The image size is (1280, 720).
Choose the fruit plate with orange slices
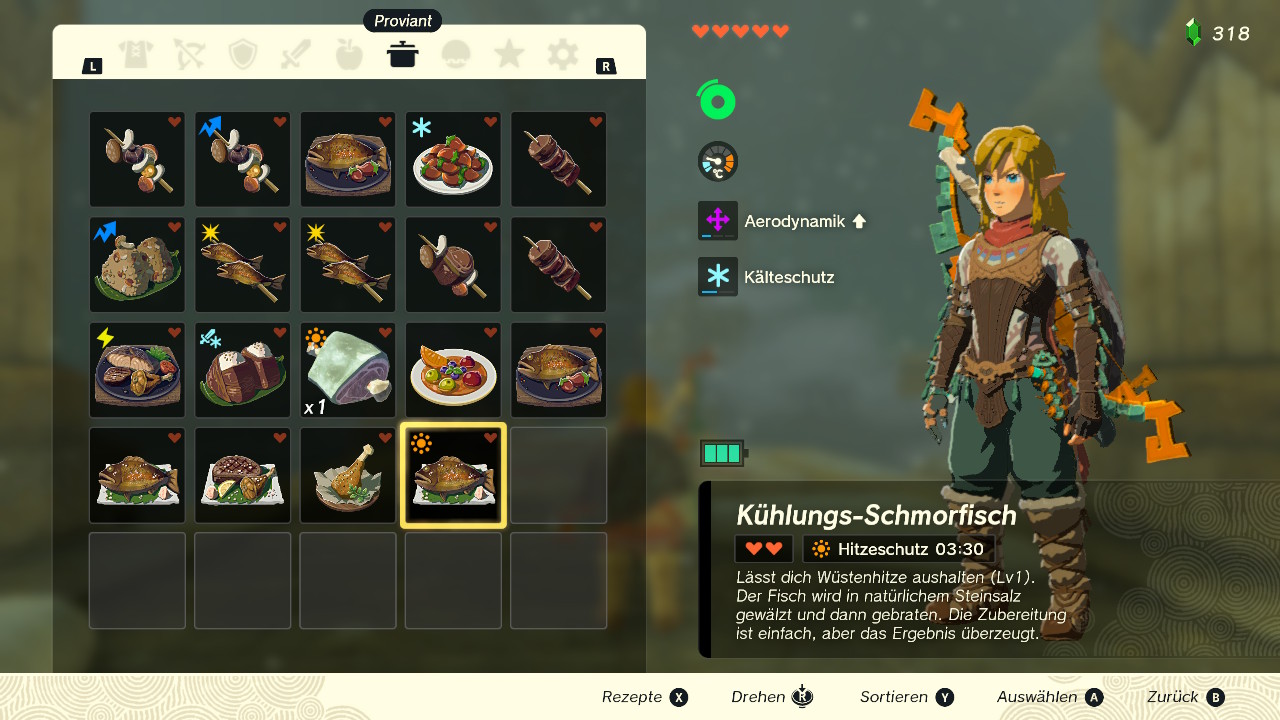pyautogui.click(x=453, y=370)
